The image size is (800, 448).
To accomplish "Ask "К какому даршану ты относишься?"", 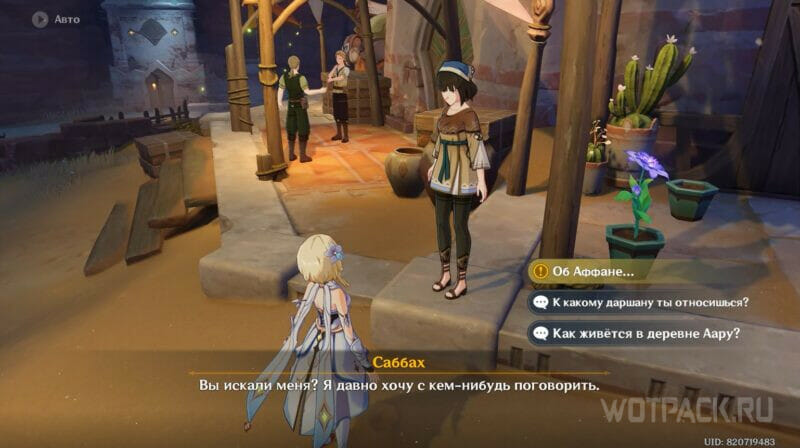I will (650, 302).
